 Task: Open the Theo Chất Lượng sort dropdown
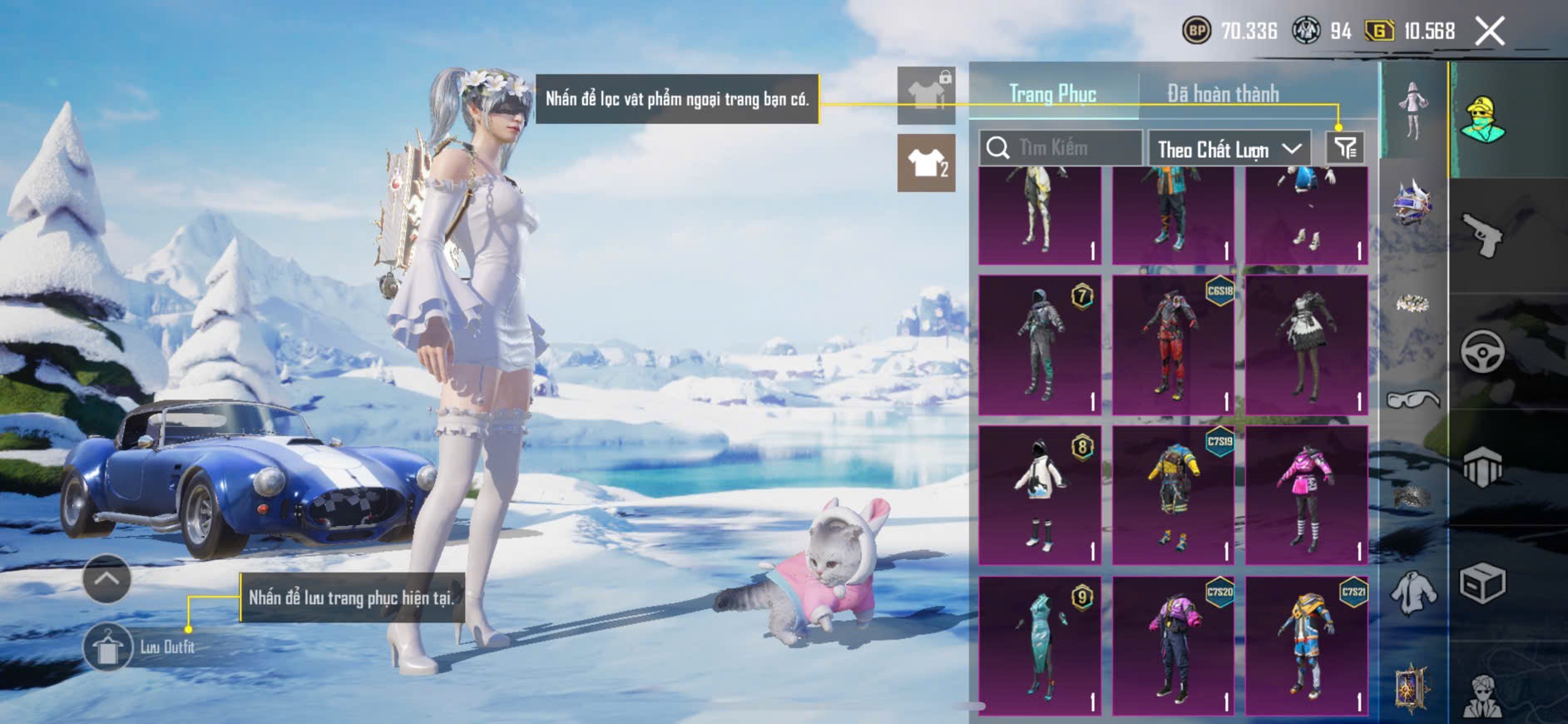pos(1228,149)
